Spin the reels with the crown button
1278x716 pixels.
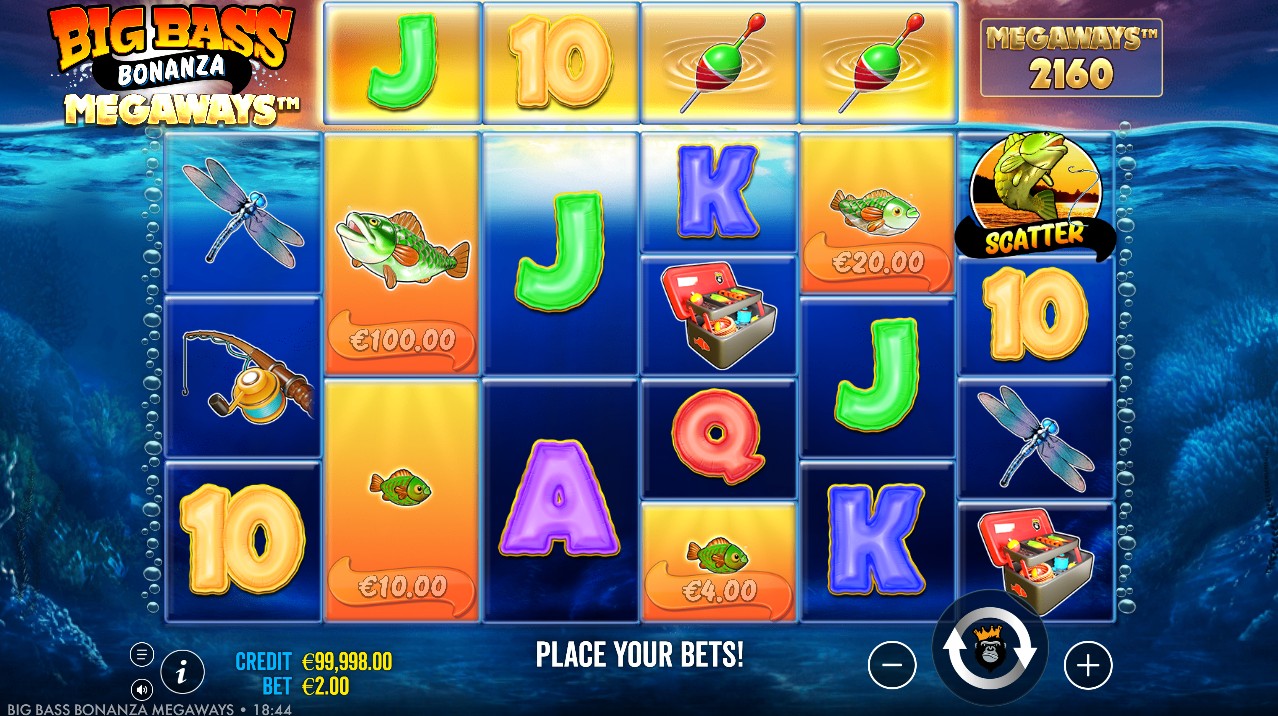989,650
